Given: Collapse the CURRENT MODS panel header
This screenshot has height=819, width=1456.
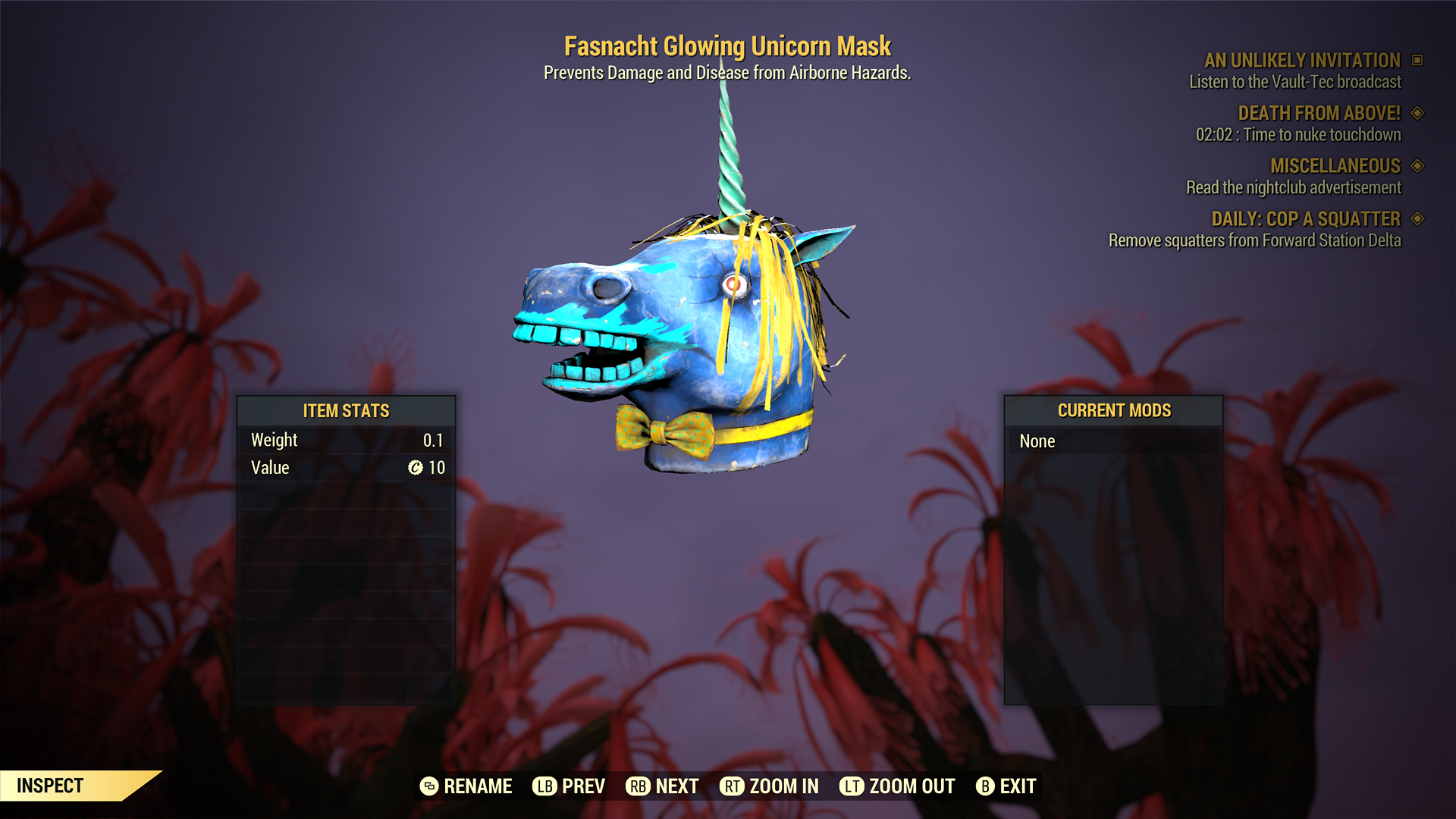Looking at the screenshot, I should coord(1113,411).
